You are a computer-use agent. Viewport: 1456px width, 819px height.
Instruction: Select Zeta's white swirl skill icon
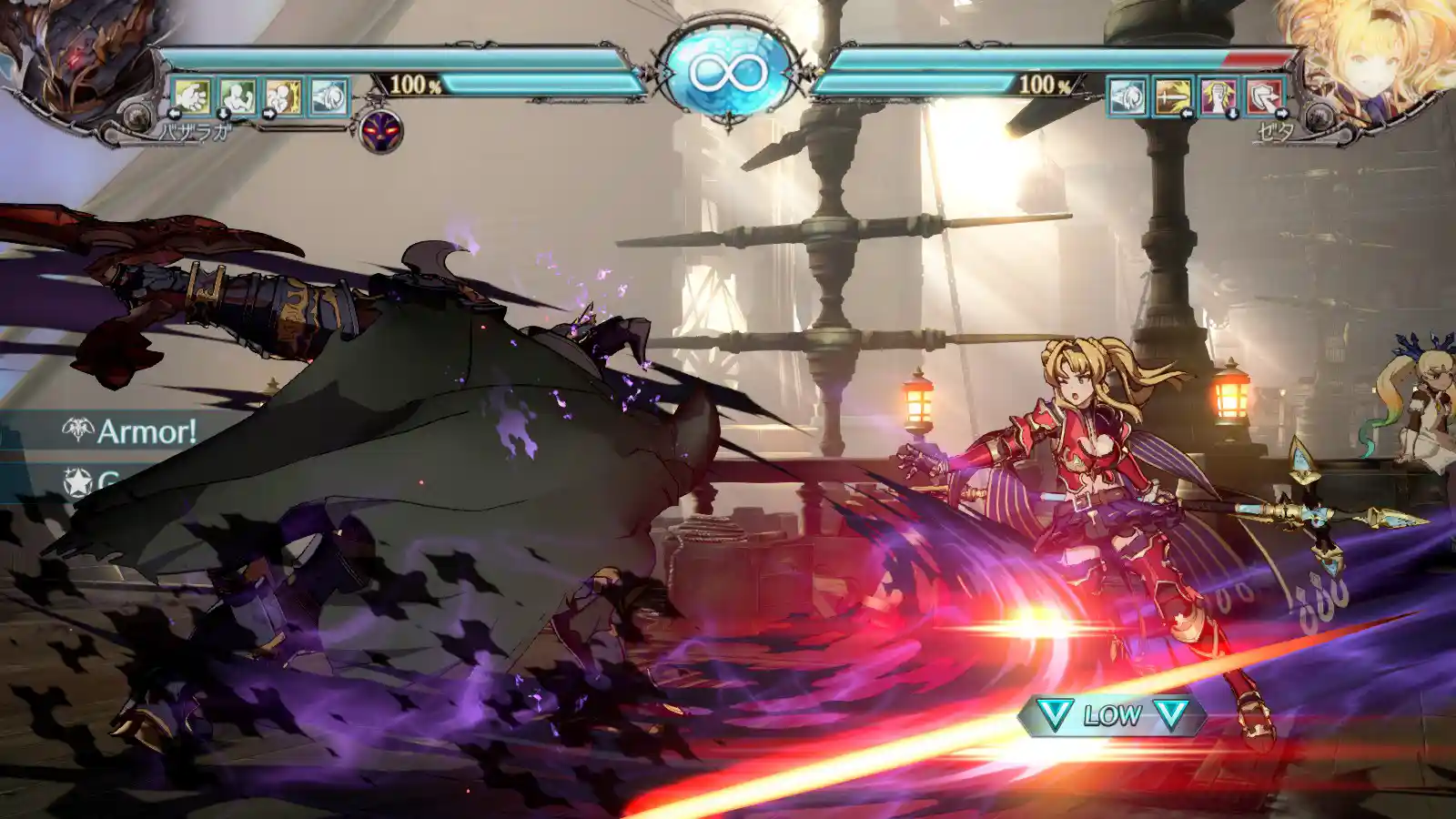[x=1127, y=96]
